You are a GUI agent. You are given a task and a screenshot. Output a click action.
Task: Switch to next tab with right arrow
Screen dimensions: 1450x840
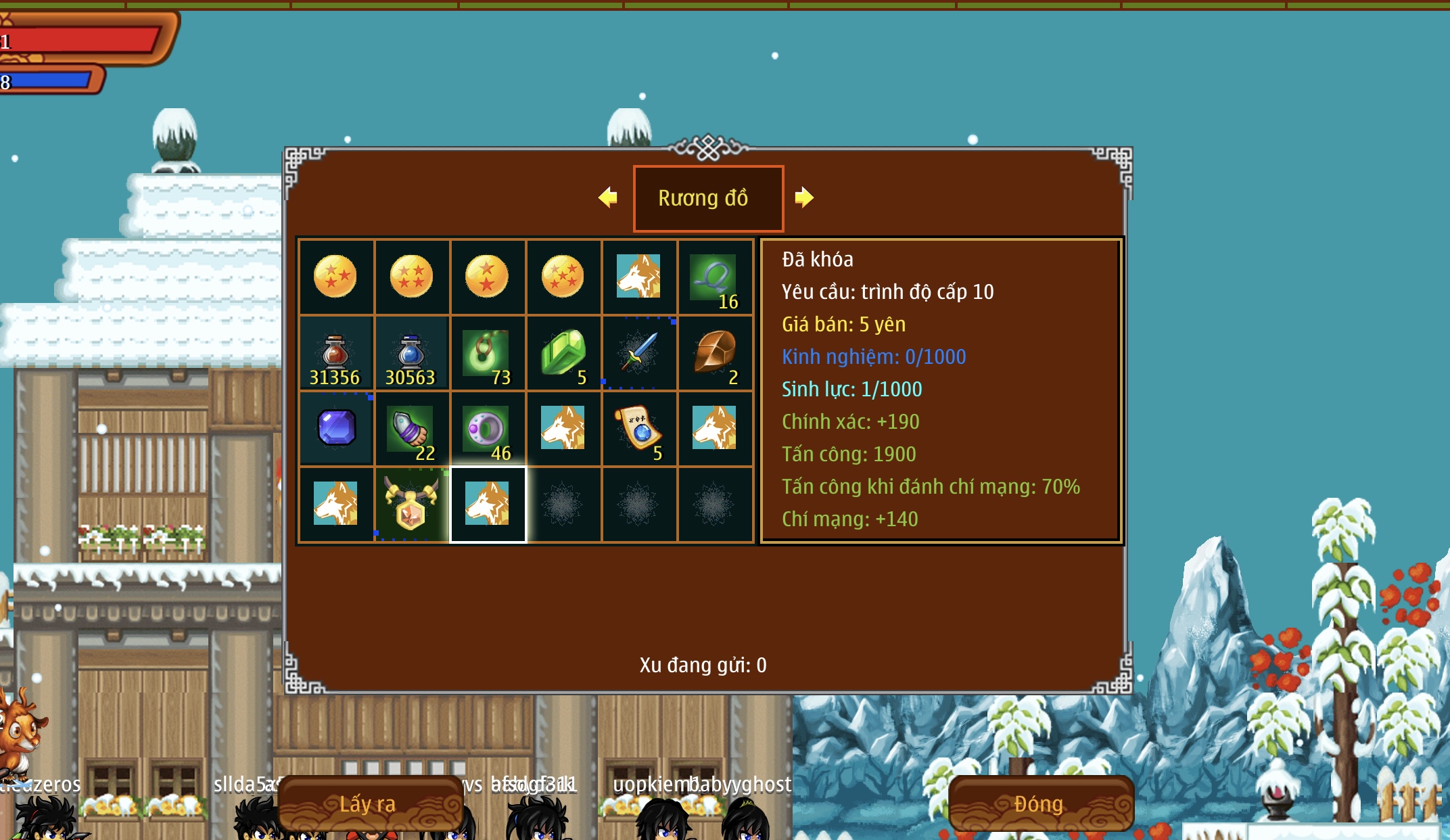pos(803,197)
